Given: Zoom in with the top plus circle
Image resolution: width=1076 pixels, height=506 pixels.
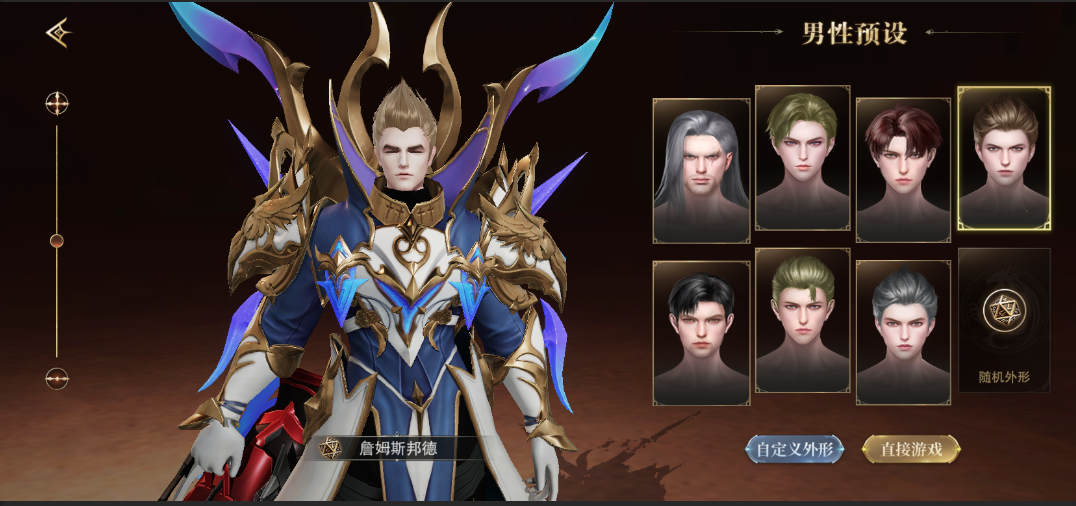Looking at the screenshot, I should point(57,103).
